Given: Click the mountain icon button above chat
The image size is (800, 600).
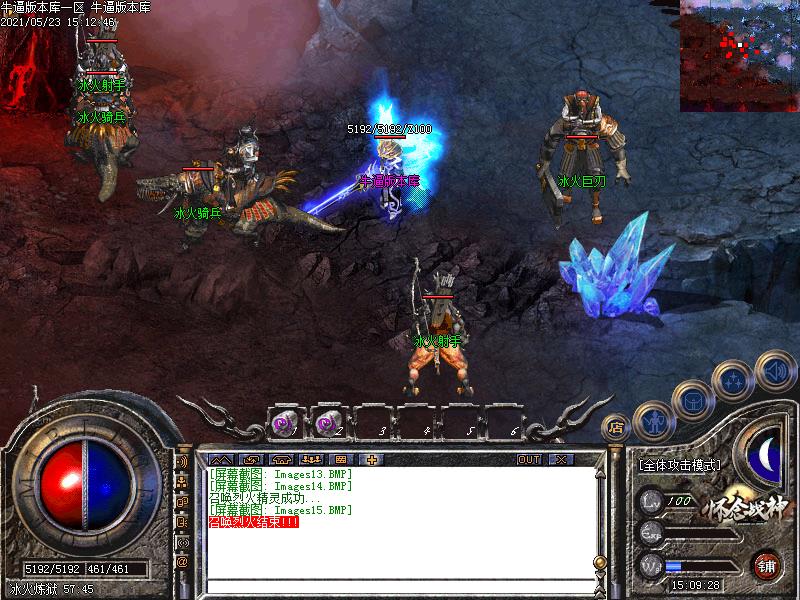Looking at the screenshot, I should (x=220, y=459).
